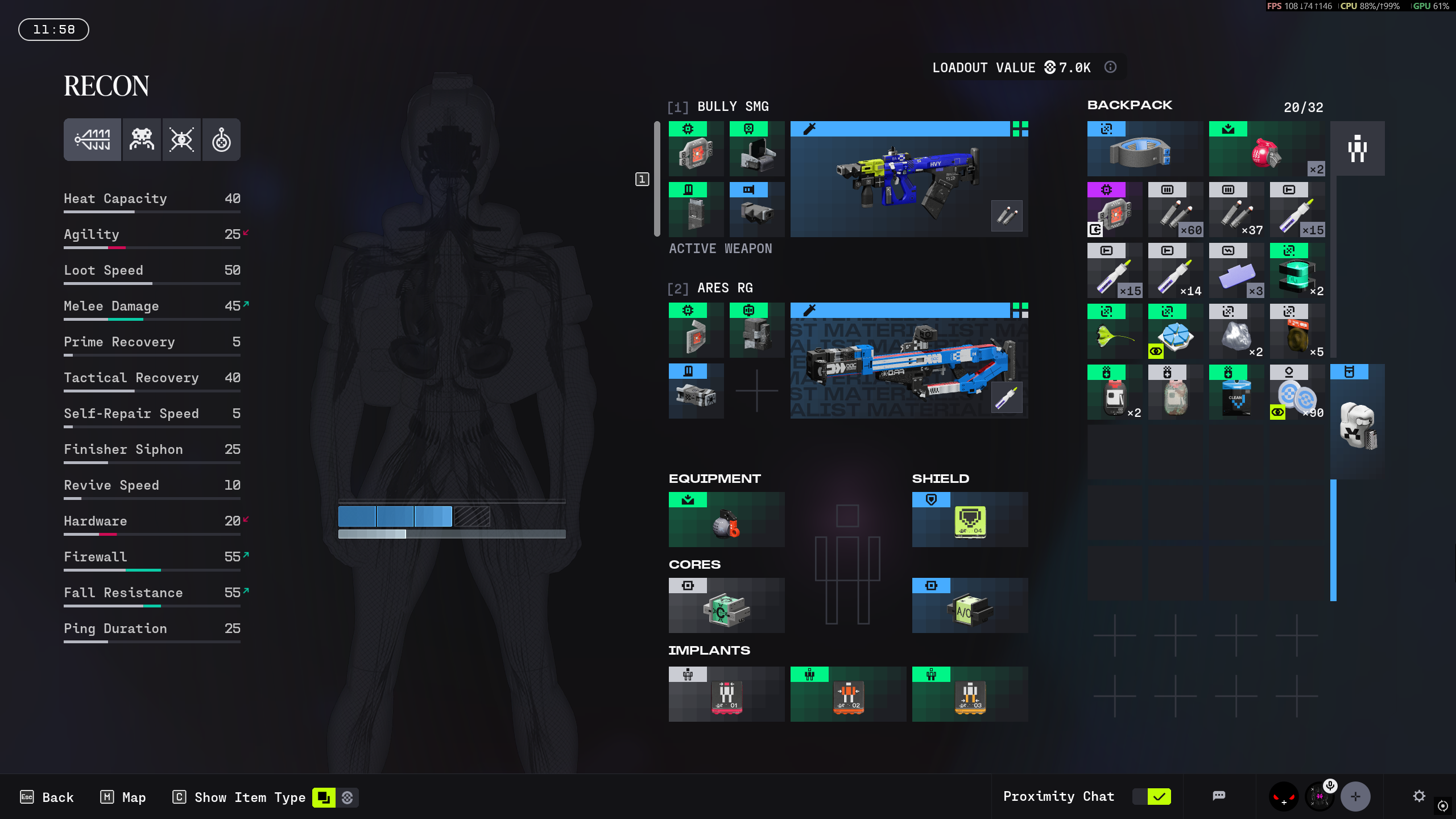Select the x90 credits stack in backpack
Screen dimensions: 1456x819
(x=1297, y=392)
